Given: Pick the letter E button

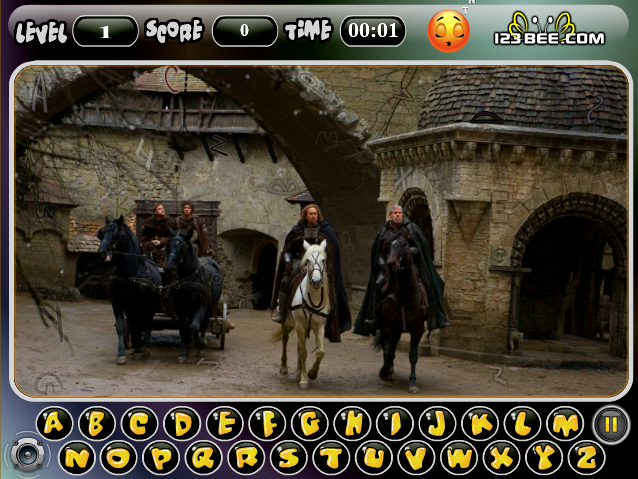Looking at the screenshot, I should [225, 424].
